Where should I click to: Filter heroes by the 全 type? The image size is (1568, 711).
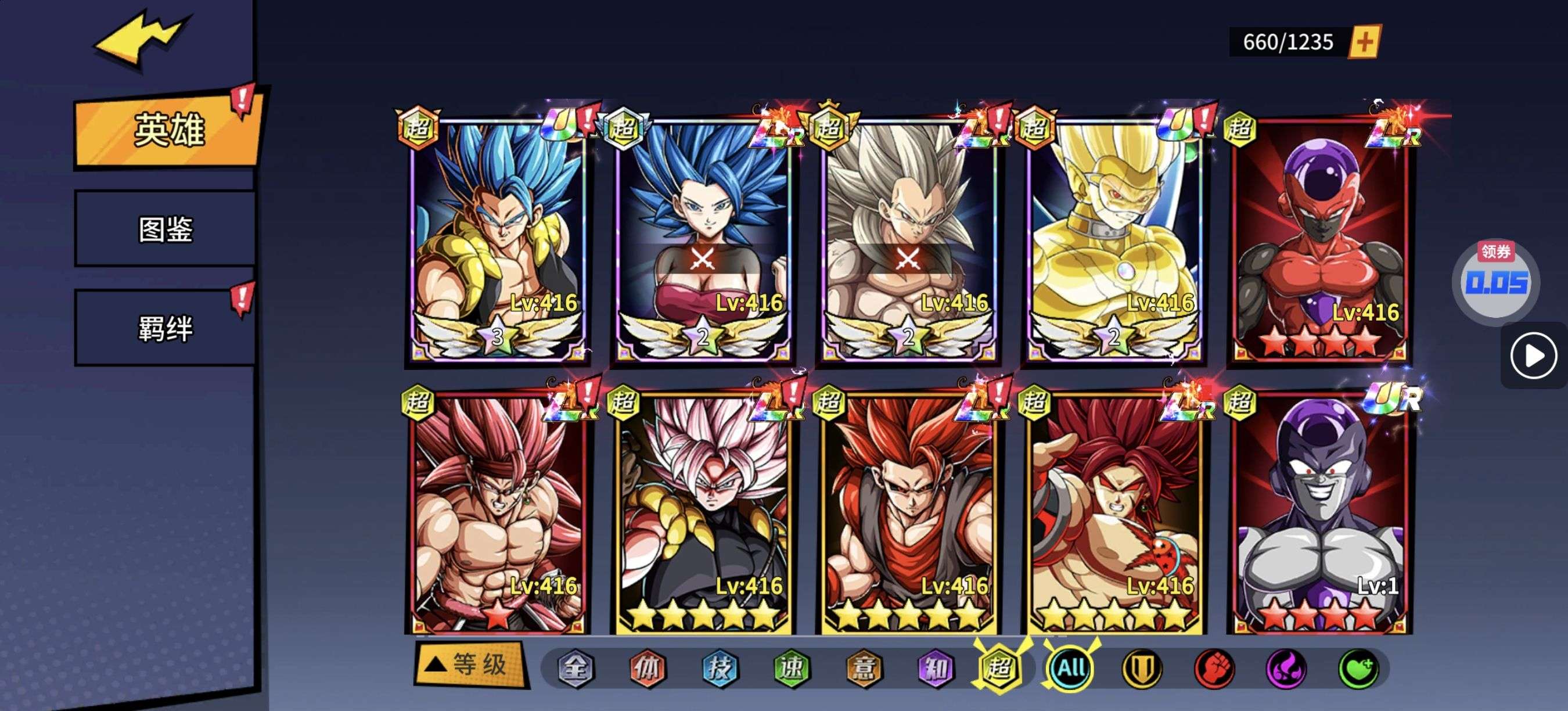575,669
